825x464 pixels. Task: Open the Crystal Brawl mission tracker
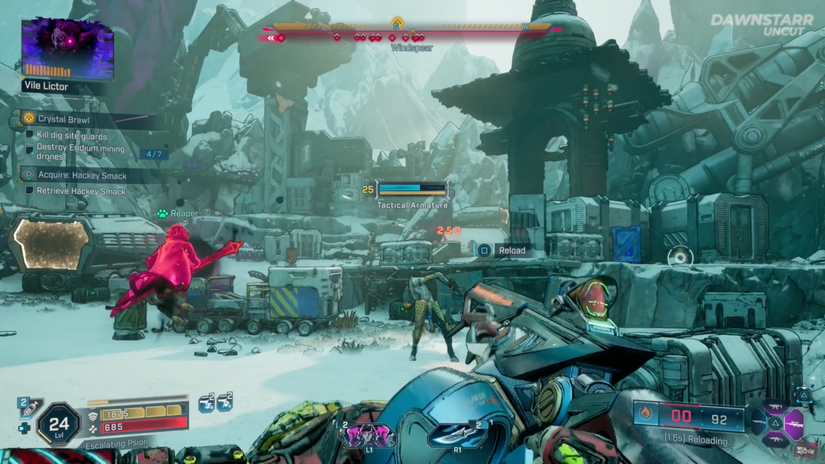[x=66, y=119]
